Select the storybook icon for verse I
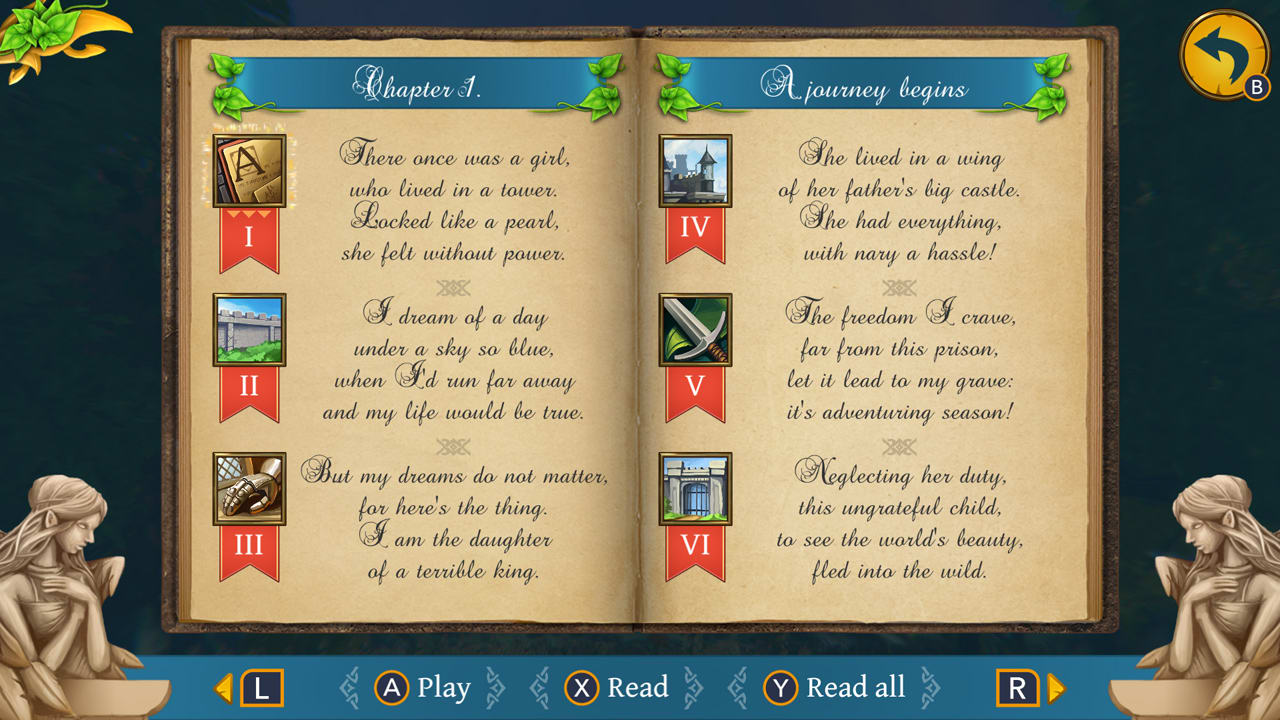The image size is (1280, 720). [248, 171]
